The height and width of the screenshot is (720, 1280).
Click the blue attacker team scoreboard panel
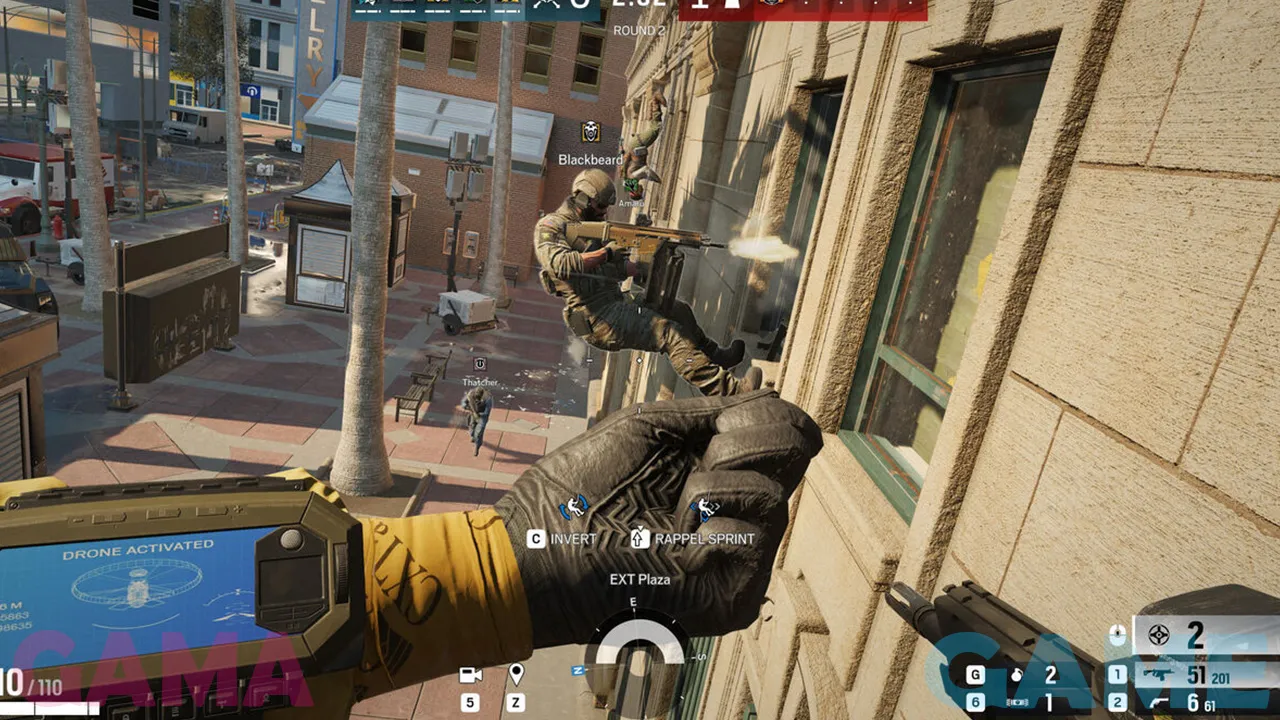click(438, 8)
